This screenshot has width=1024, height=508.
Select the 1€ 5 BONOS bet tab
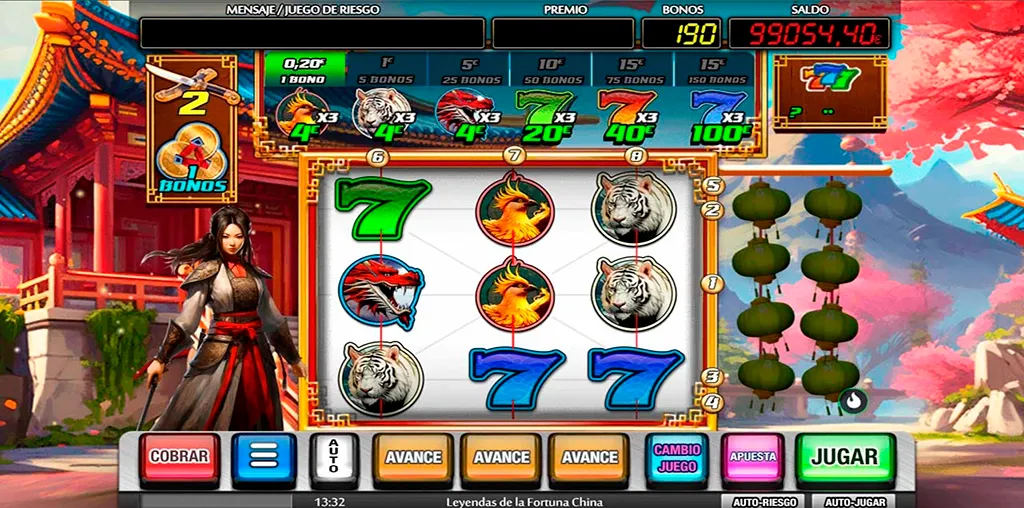[386, 69]
